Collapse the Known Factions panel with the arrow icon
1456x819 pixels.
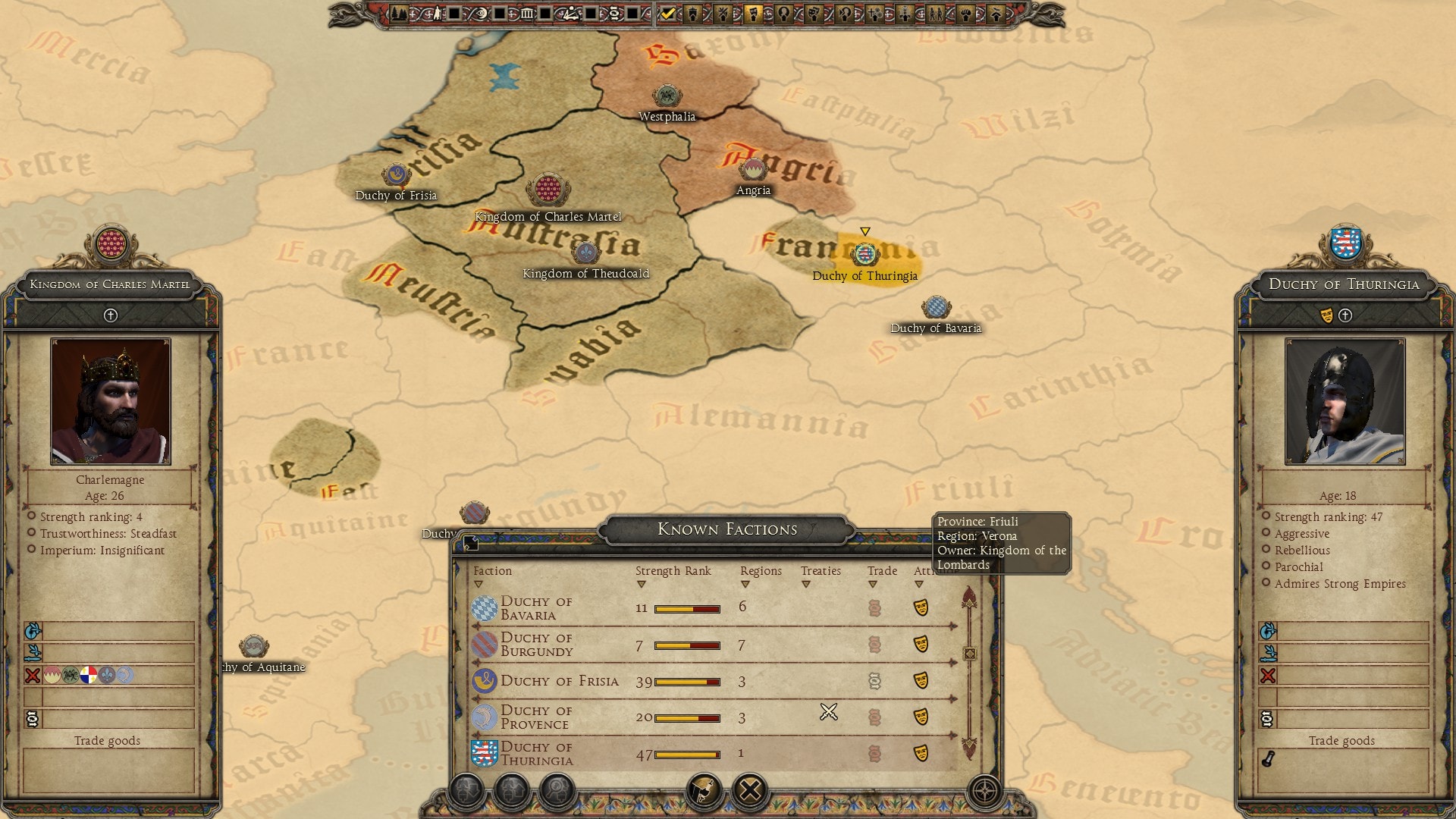tap(471, 542)
